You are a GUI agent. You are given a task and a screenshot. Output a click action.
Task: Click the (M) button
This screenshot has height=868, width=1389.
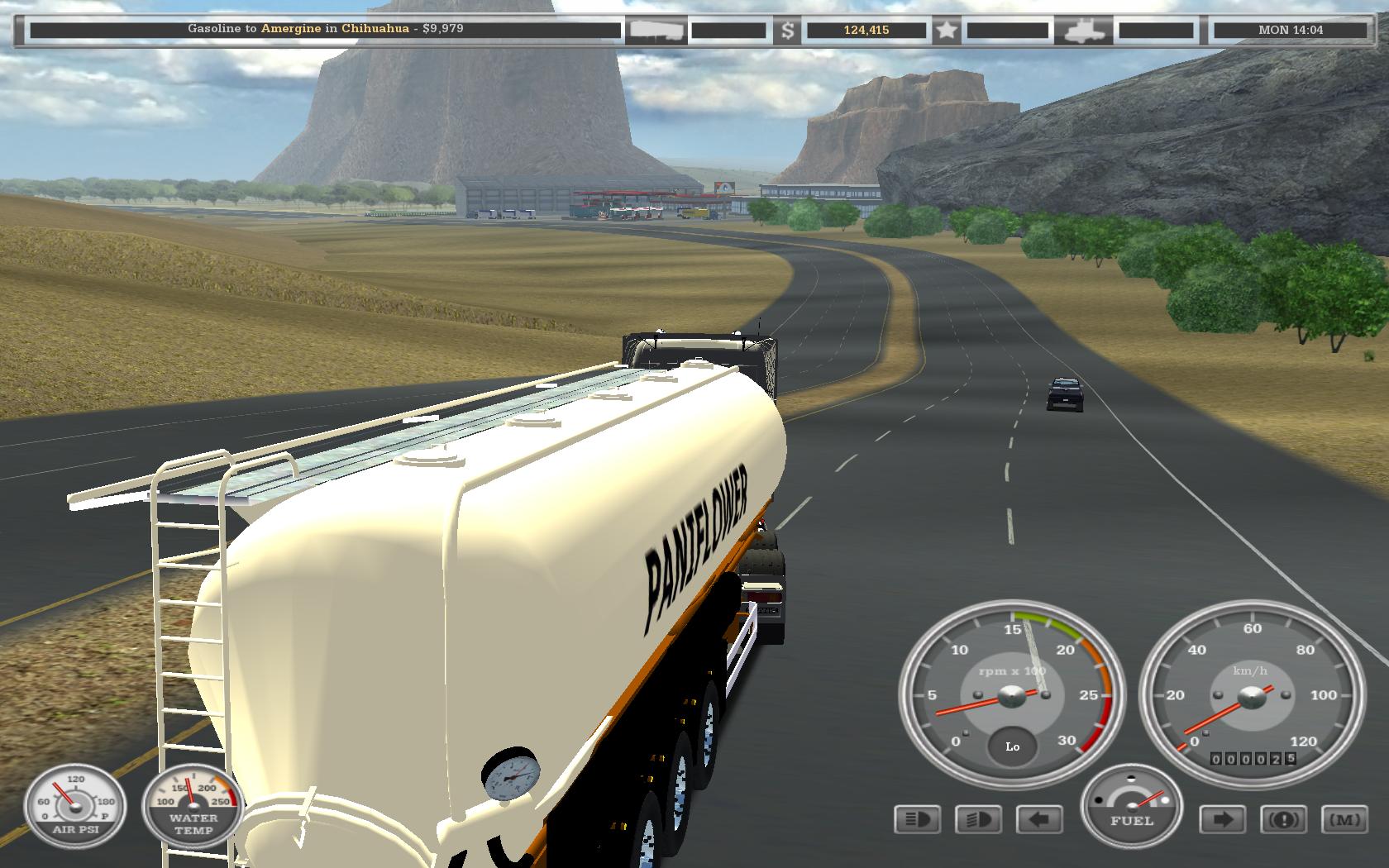(1344, 819)
